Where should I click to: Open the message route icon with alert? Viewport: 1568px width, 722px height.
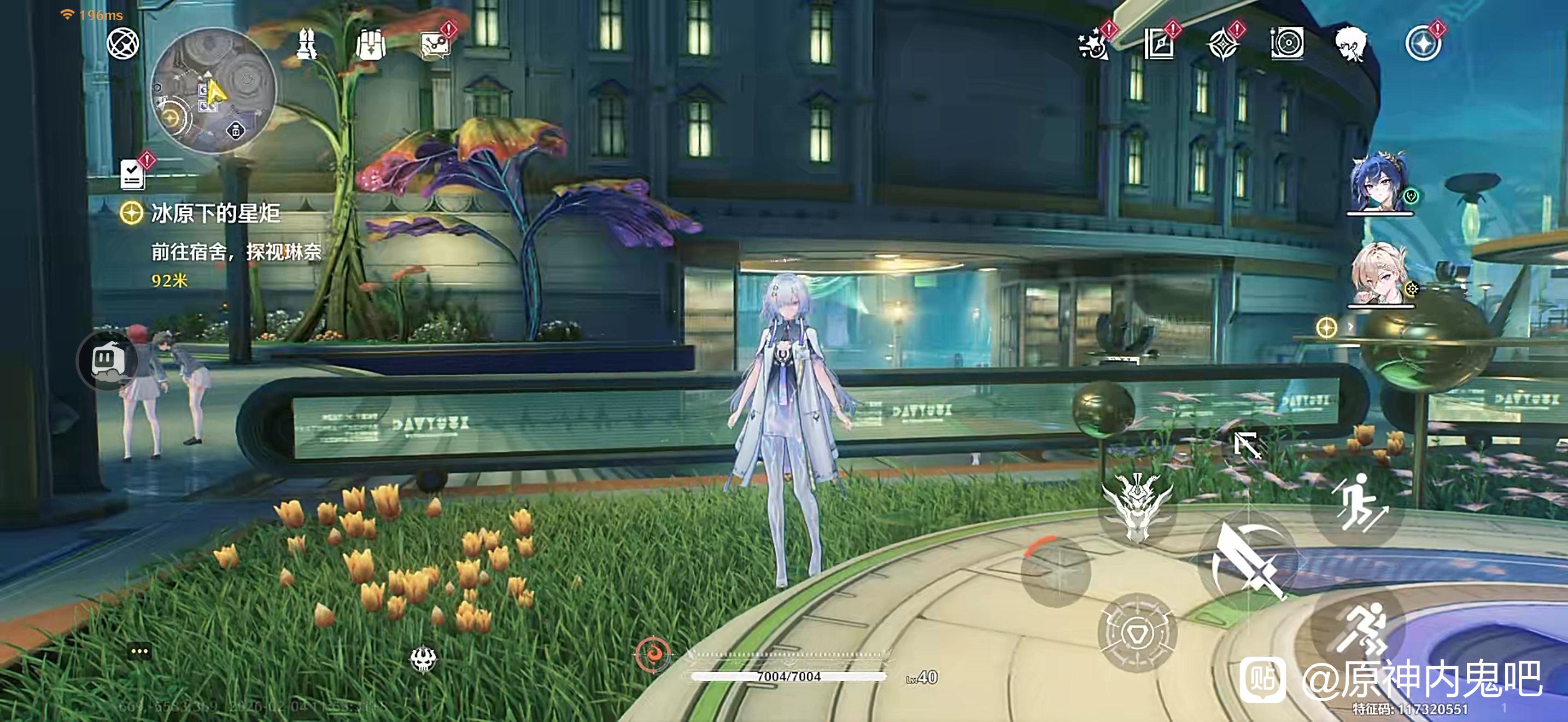pyautogui.click(x=435, y=44)
